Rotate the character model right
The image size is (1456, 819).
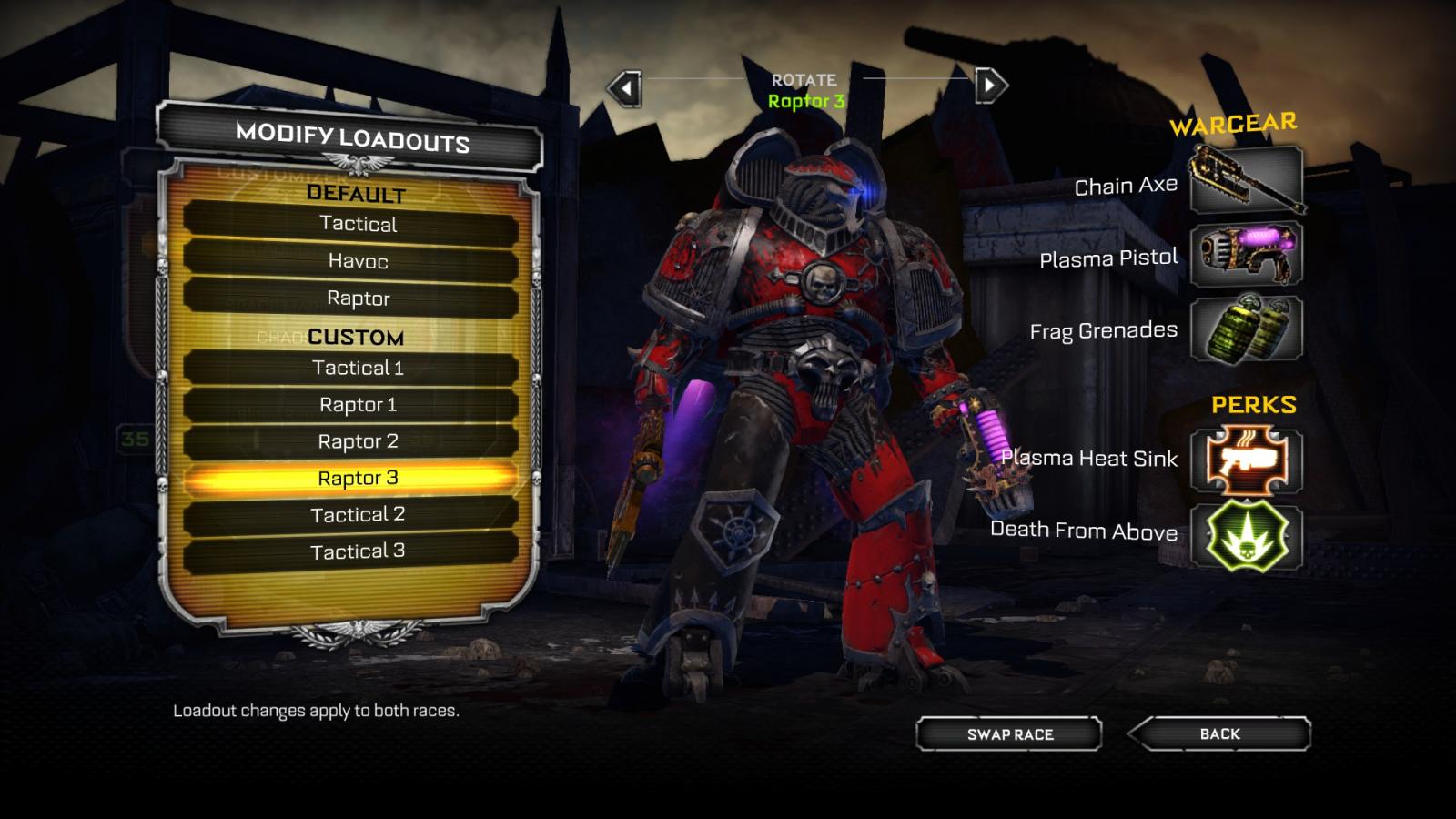click(x=990, y=86)
